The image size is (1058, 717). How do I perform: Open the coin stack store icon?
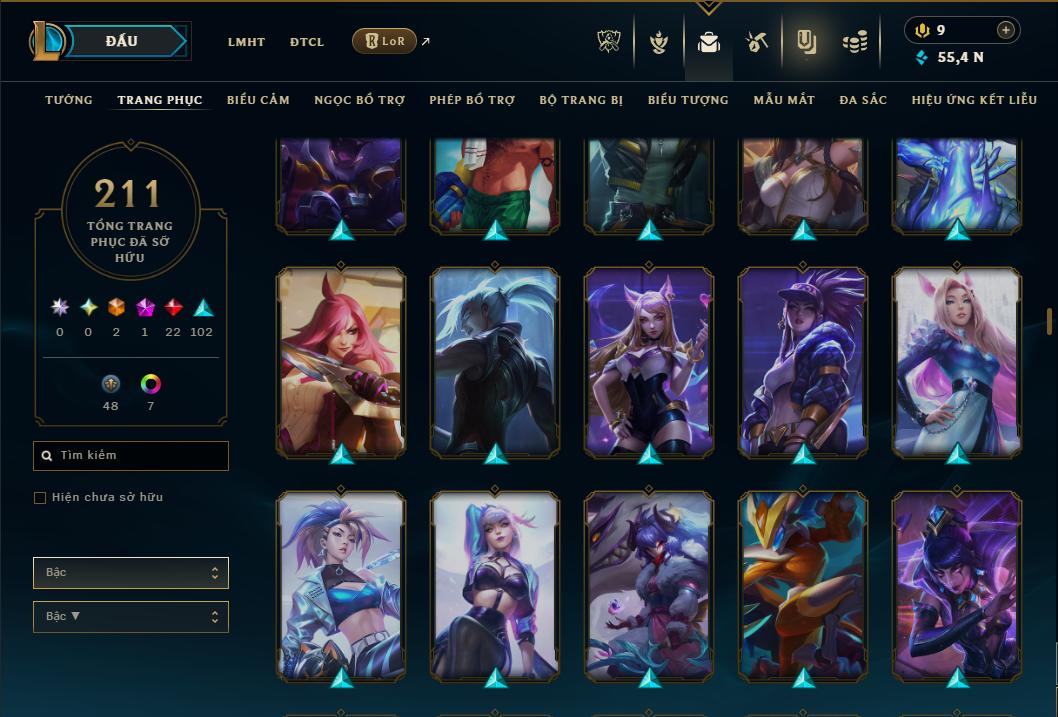(x=854, y=42)
